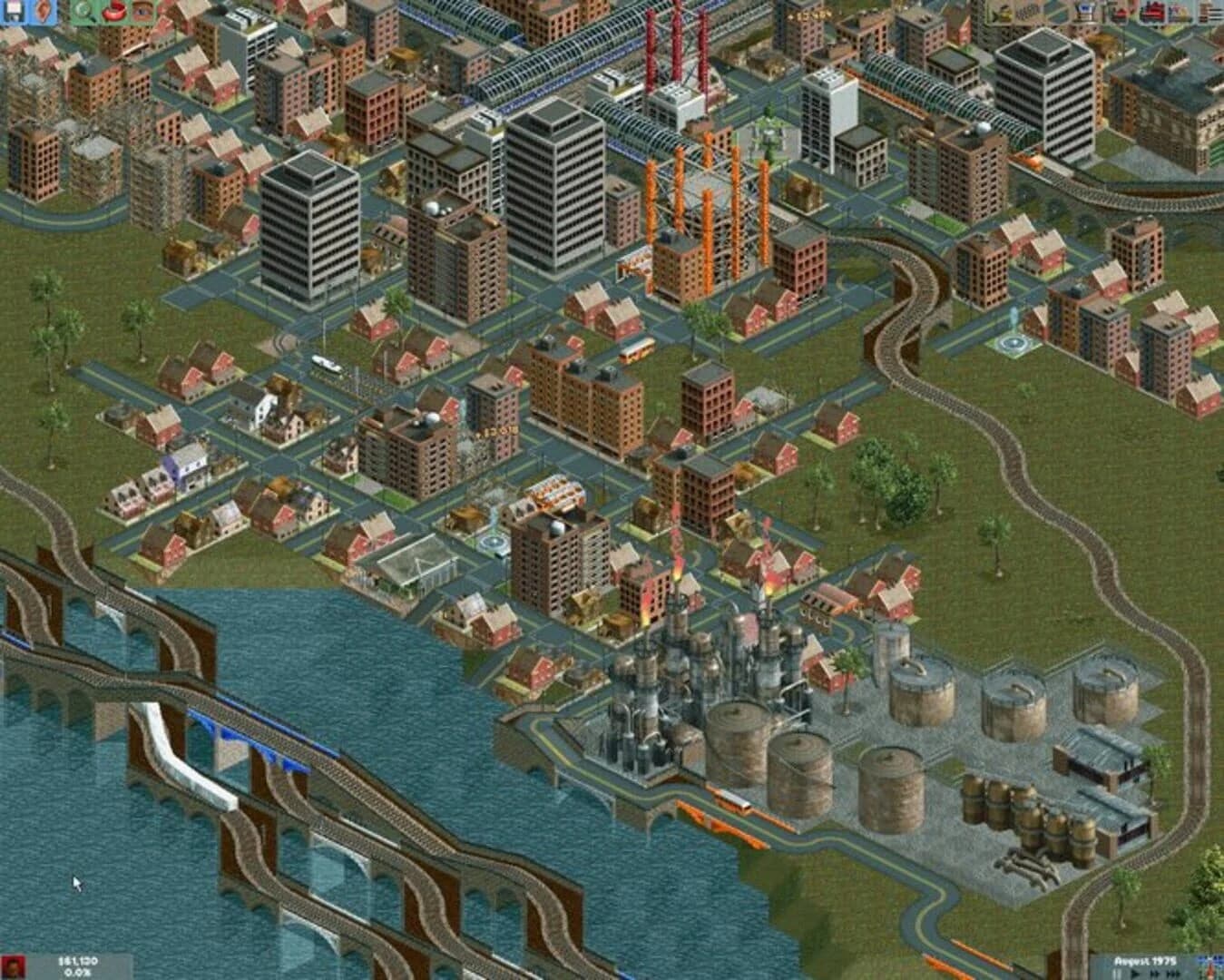Click the rightmost toolbar icon at top right
The width and height of the screenshot is (1224, 980).
pos(1211,12)
